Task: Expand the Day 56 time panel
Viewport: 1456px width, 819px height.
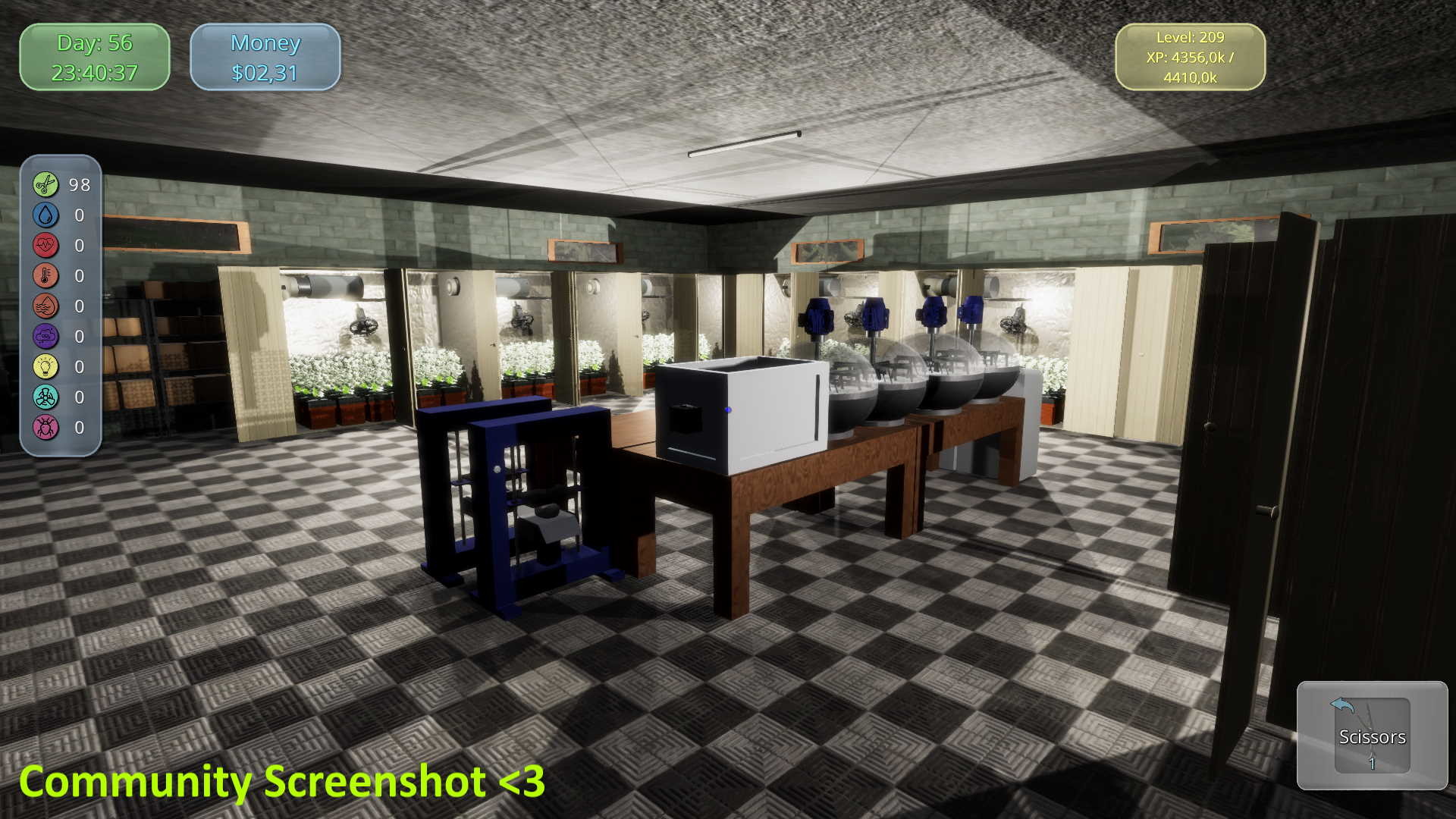Action: pos(95,57)
